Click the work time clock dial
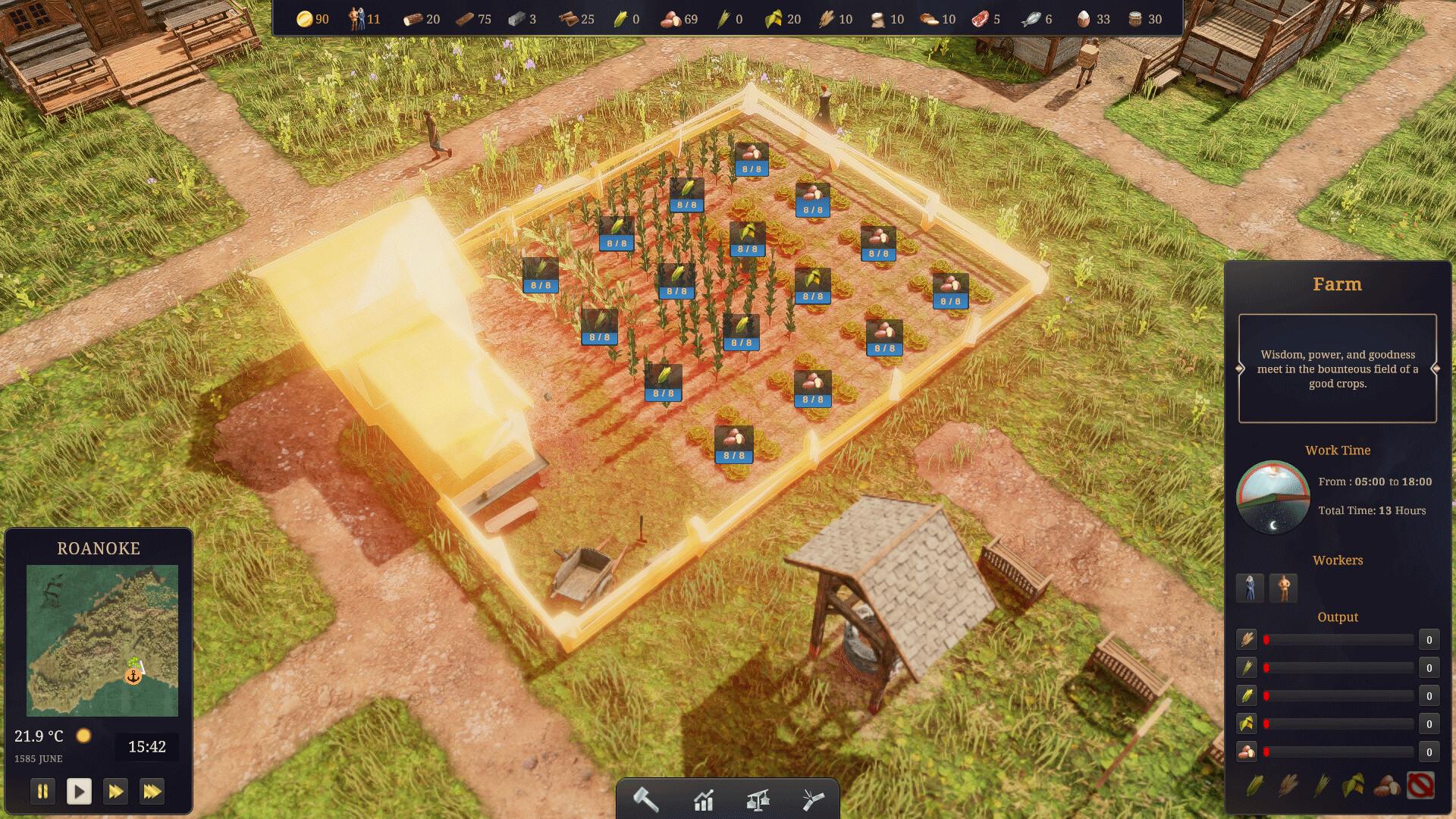Screen dimensions: 1456x819 click(1273, 497)
